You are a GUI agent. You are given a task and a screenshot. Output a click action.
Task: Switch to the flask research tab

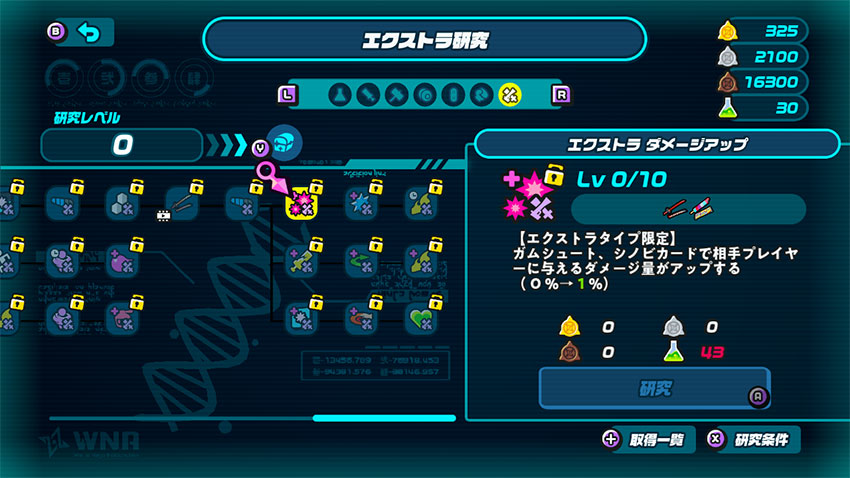click(x=340, y=95)
